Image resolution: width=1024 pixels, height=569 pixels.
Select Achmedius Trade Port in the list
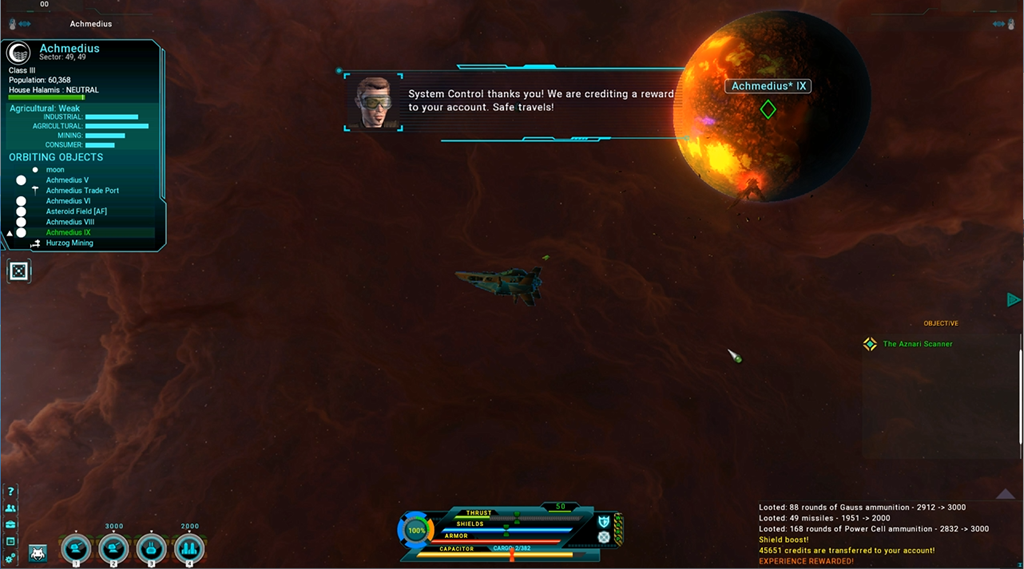point(82,191)
